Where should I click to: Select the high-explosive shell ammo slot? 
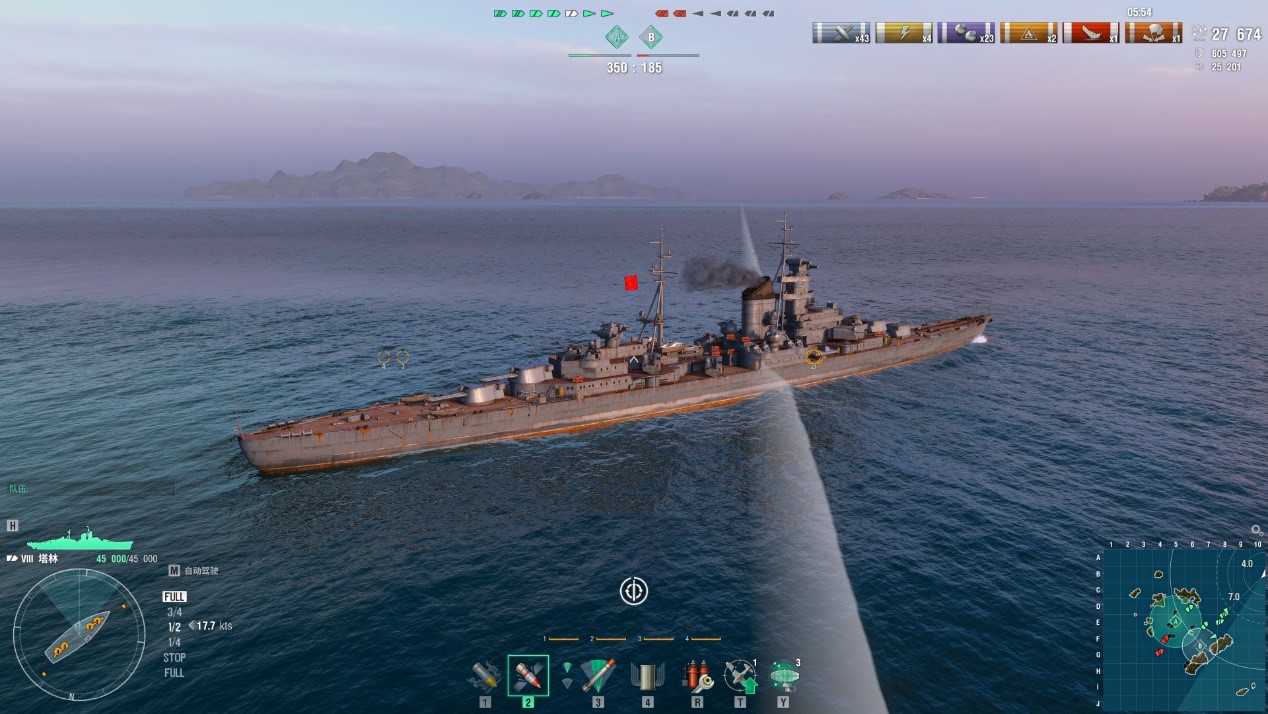pos(485,676)
